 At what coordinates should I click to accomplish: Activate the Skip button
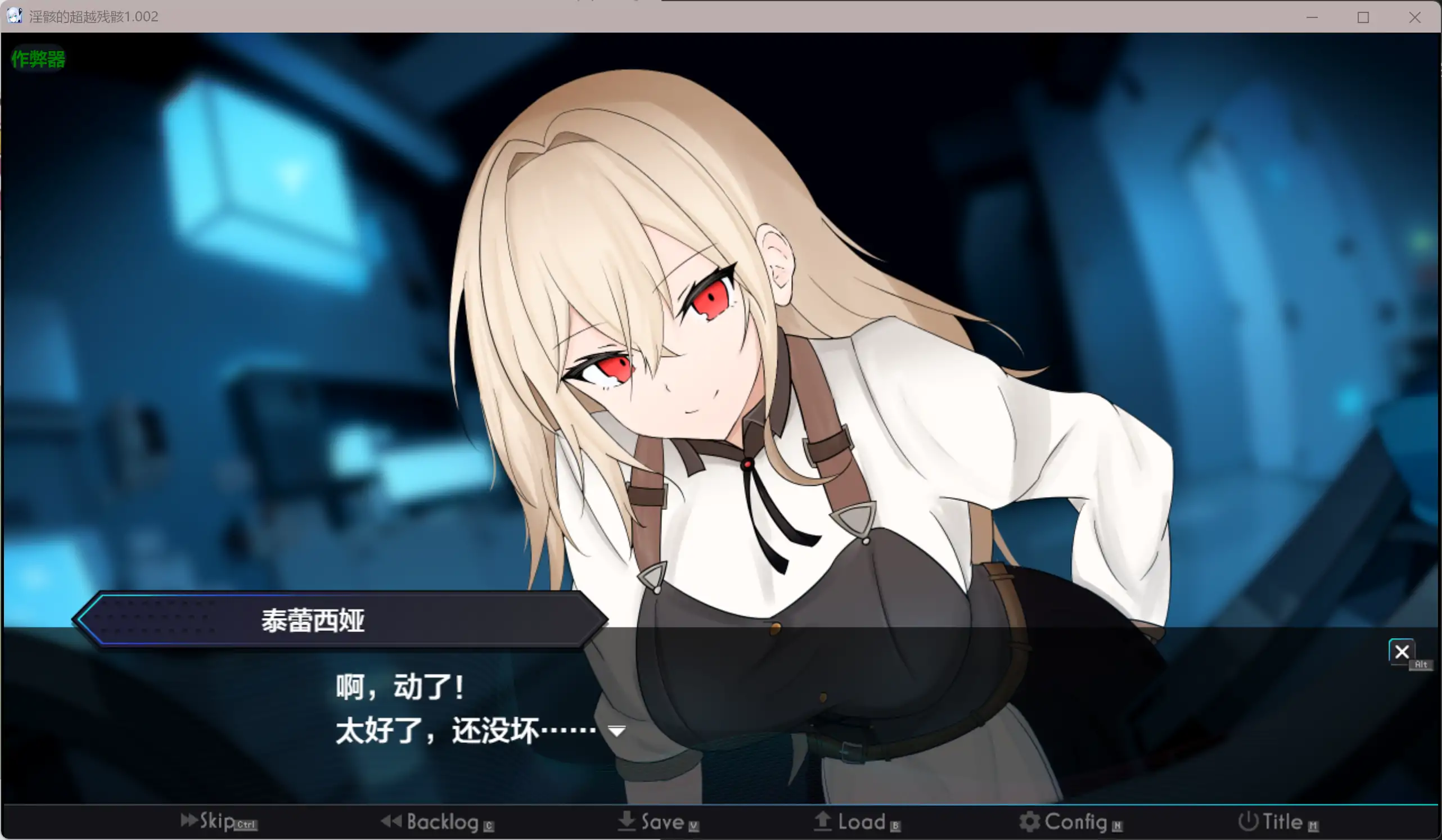218,821
